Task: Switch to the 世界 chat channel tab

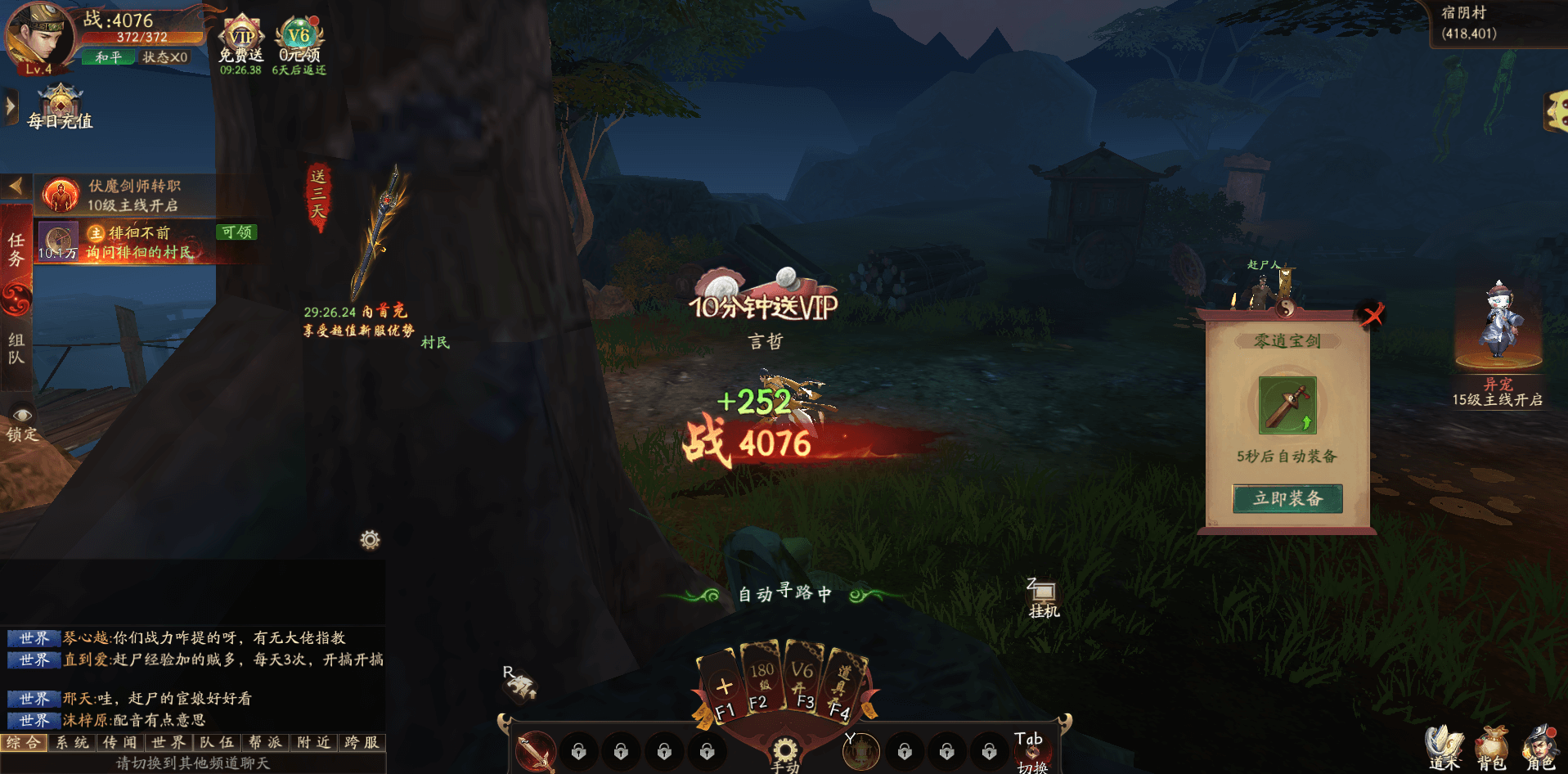Action: (x=168, y=743)
